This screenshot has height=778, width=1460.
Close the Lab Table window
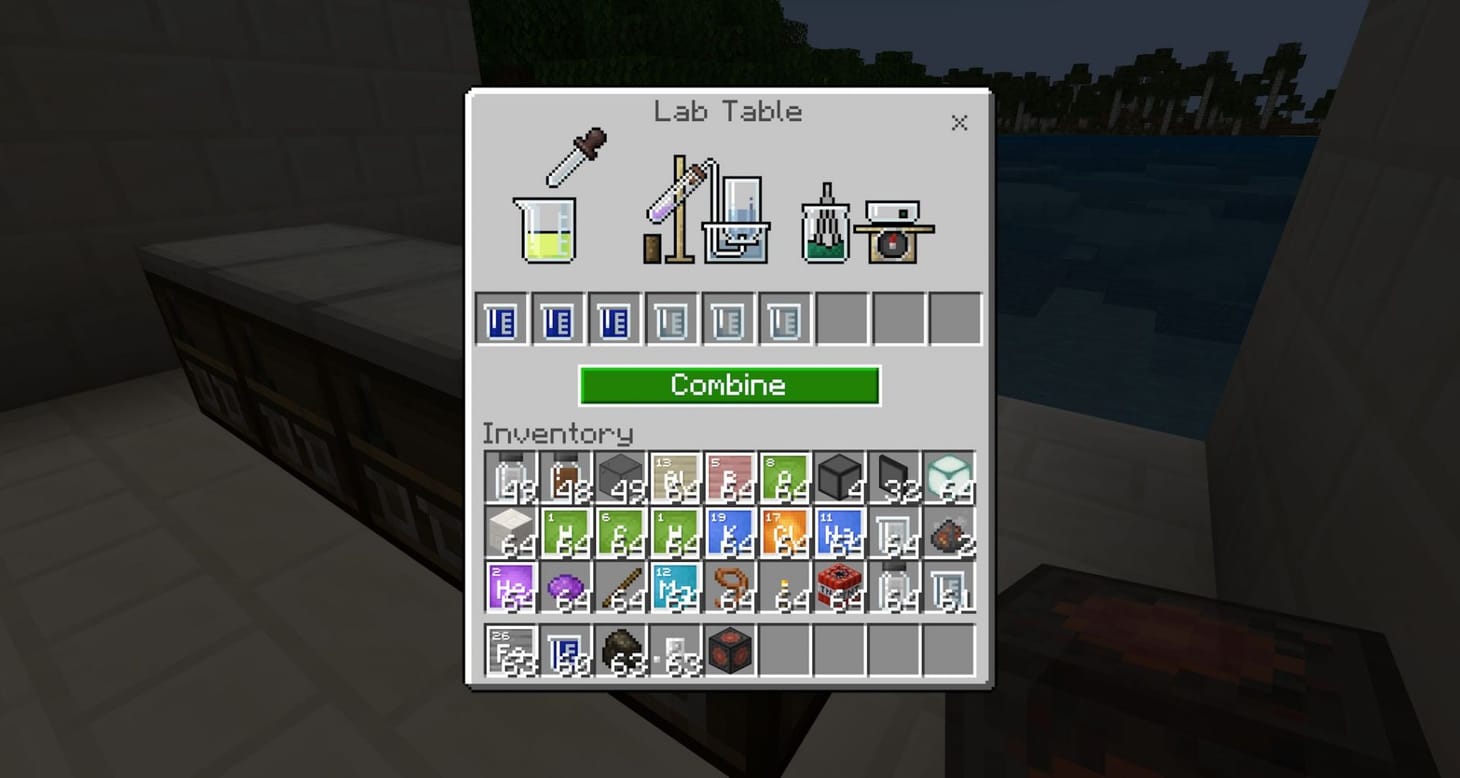(959, 123)
